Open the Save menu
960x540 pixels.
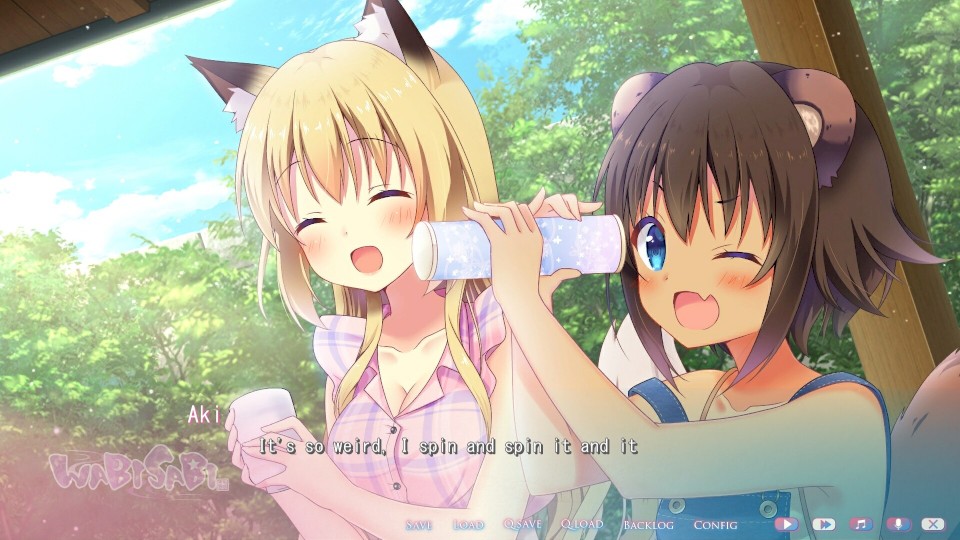click(419, 524)
